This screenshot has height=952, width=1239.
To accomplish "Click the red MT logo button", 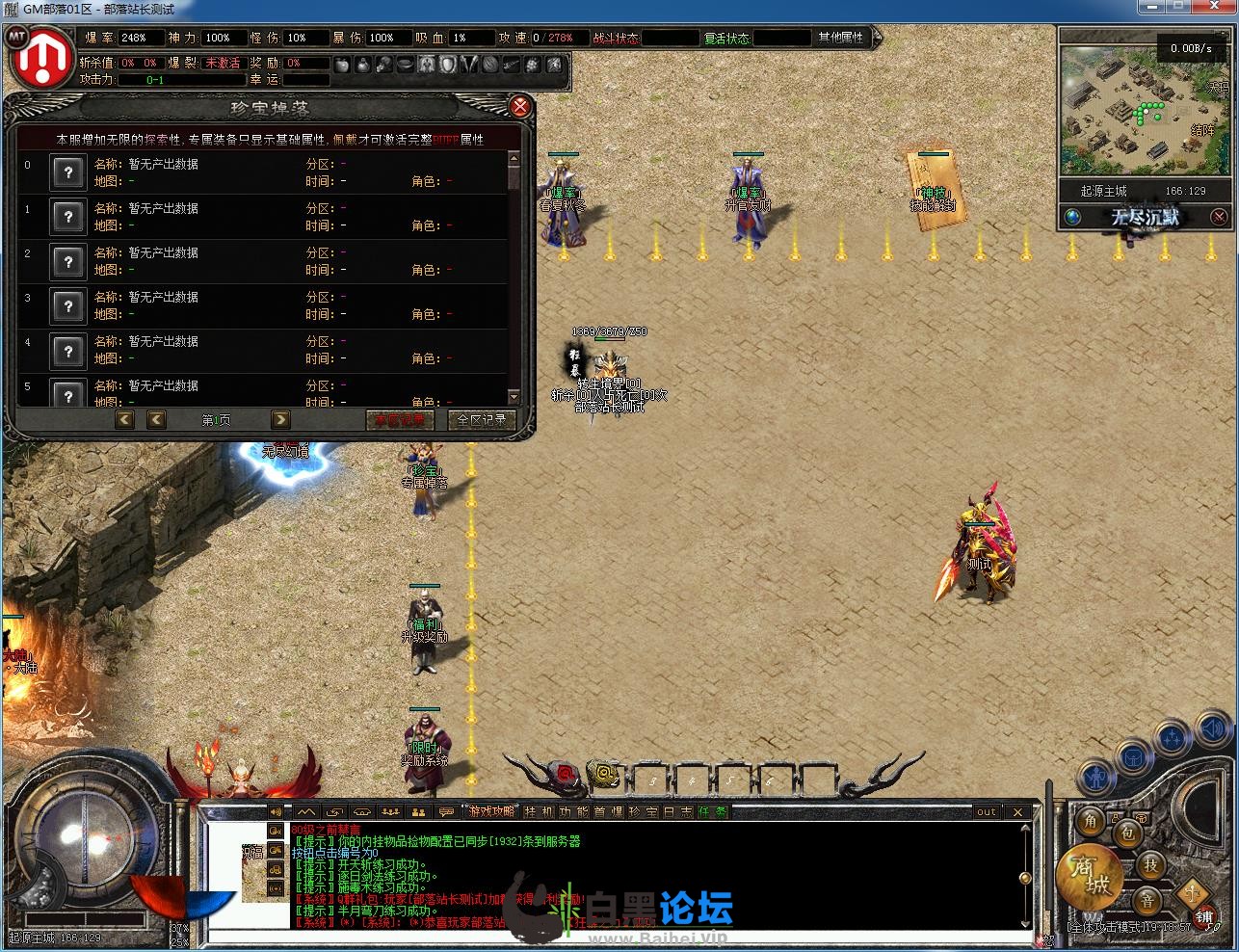I will pyautogui.click(x=40, y=60).
